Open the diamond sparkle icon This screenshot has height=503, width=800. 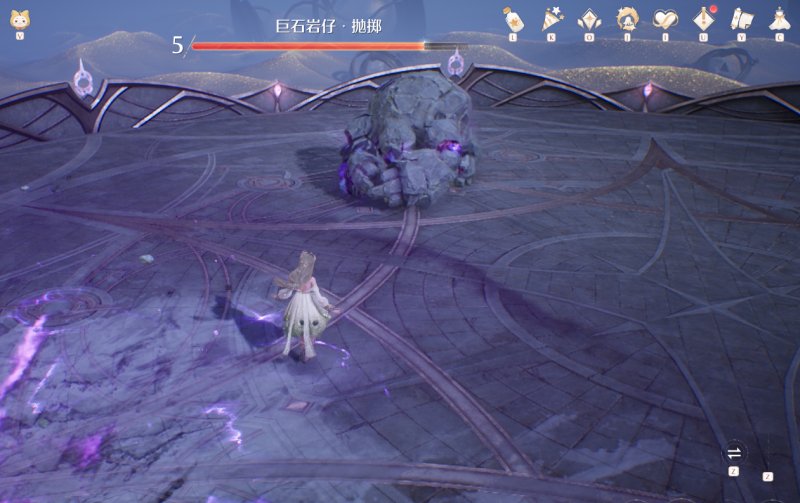[x=590, y=20]
